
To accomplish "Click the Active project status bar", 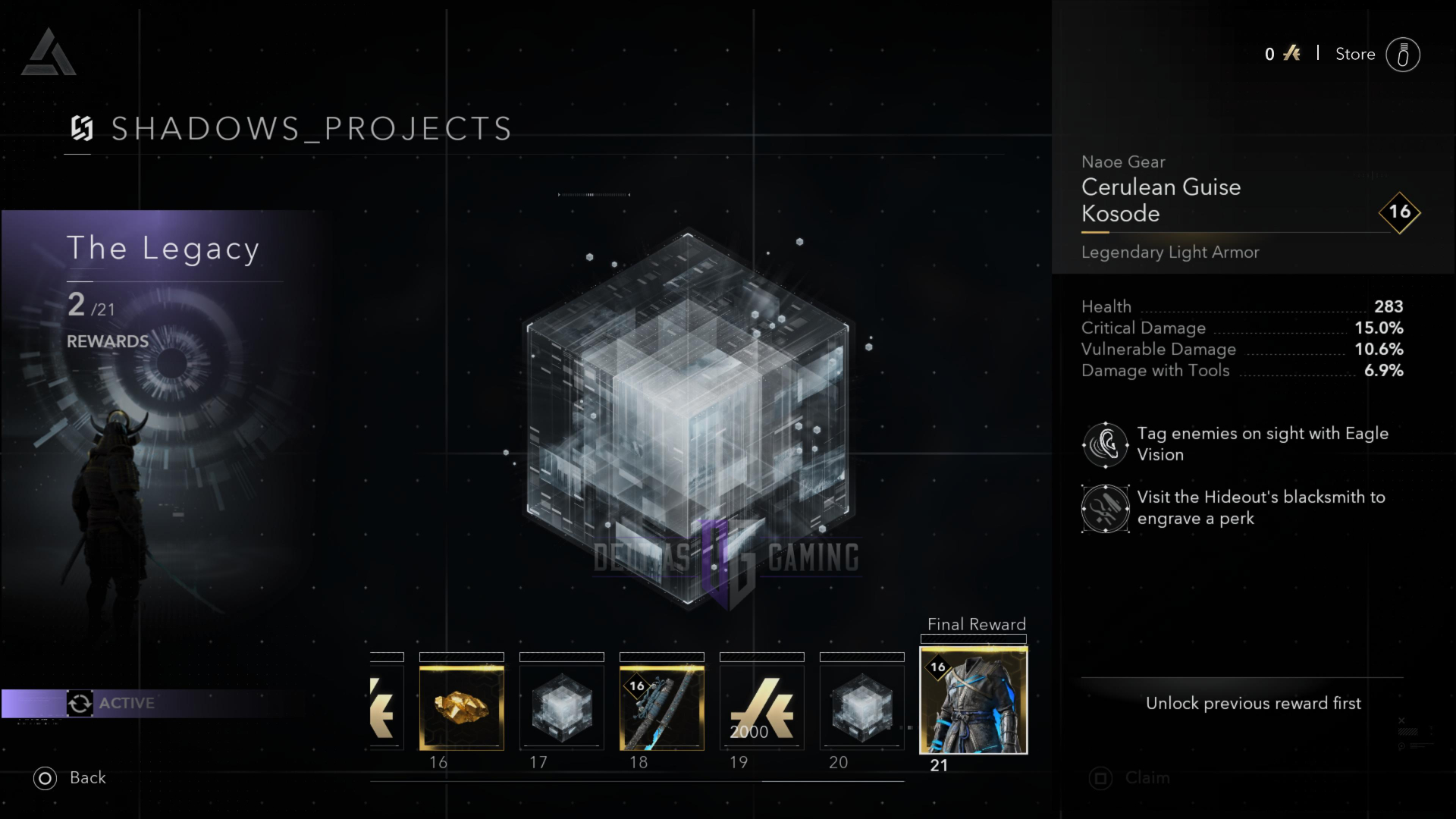I will pos(152,703).
